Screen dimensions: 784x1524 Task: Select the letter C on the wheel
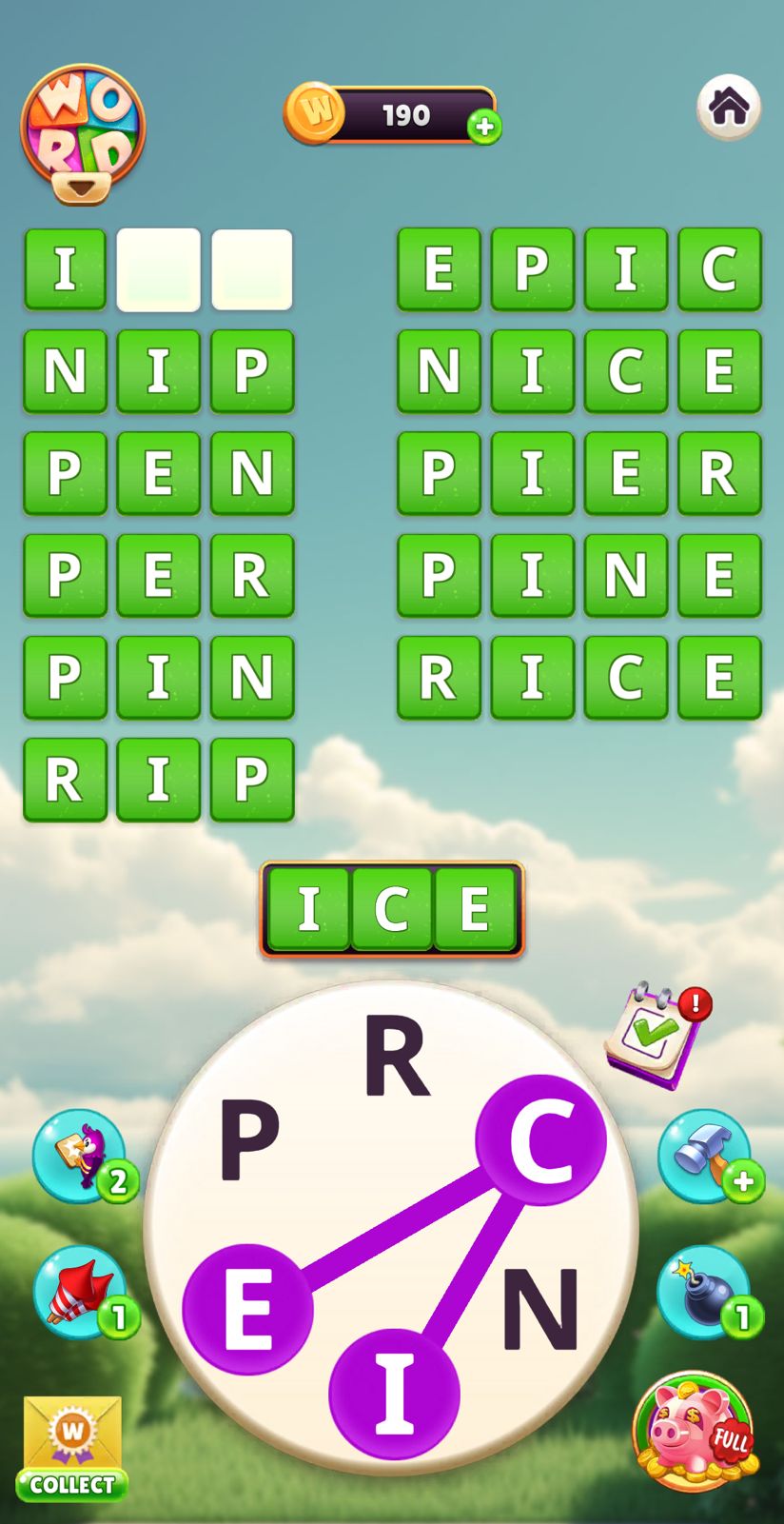tap(540, 1139)
